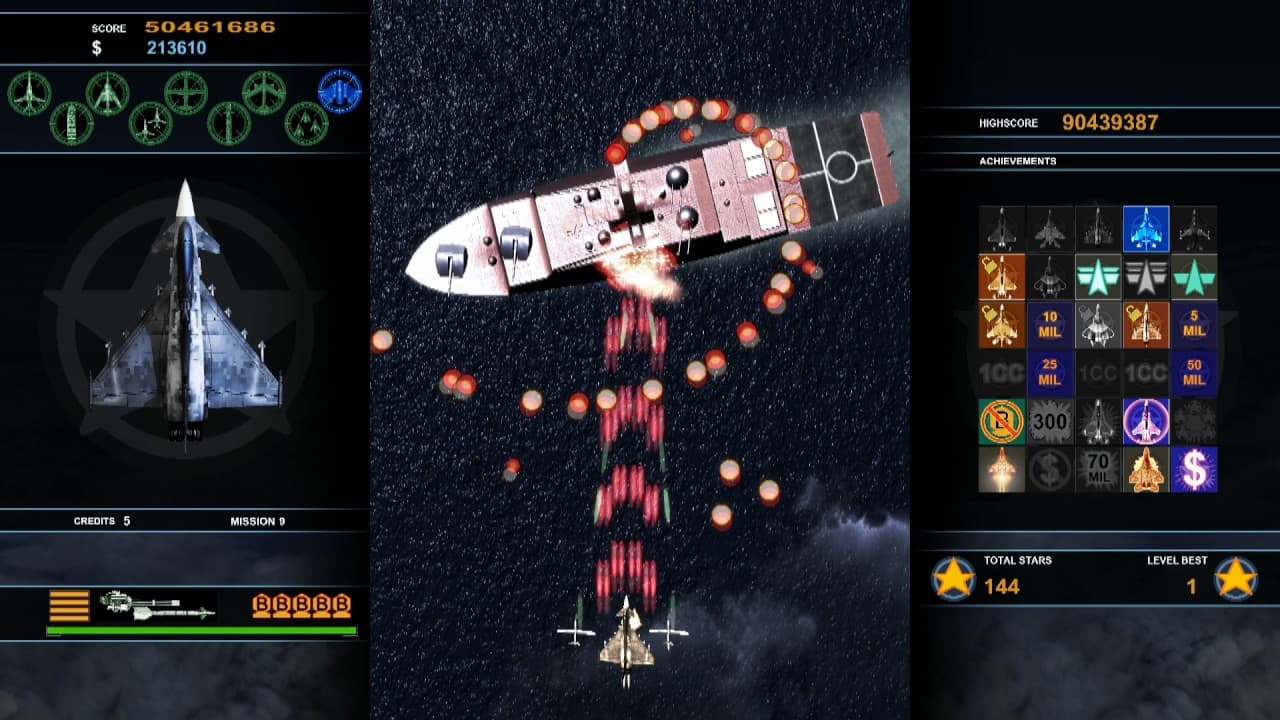Select the 300 achievement tile
Image resolution: width=1280 pixels, height=720 pixels.
click(1049, 421)
